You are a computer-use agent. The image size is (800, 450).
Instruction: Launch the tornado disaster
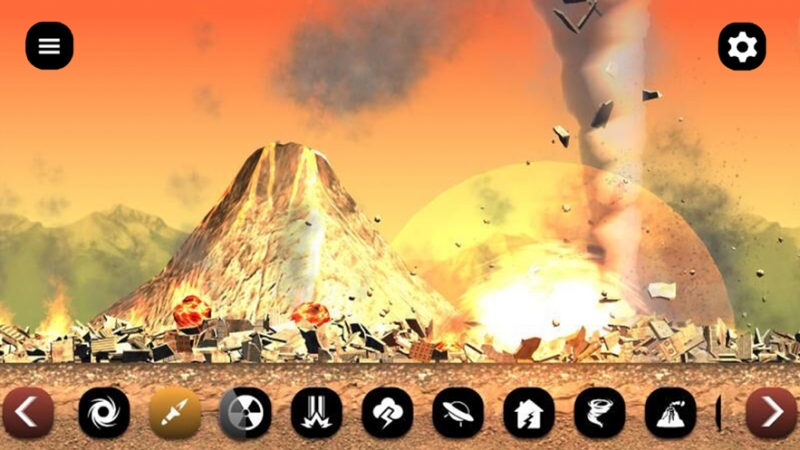[x=600, y=413]
